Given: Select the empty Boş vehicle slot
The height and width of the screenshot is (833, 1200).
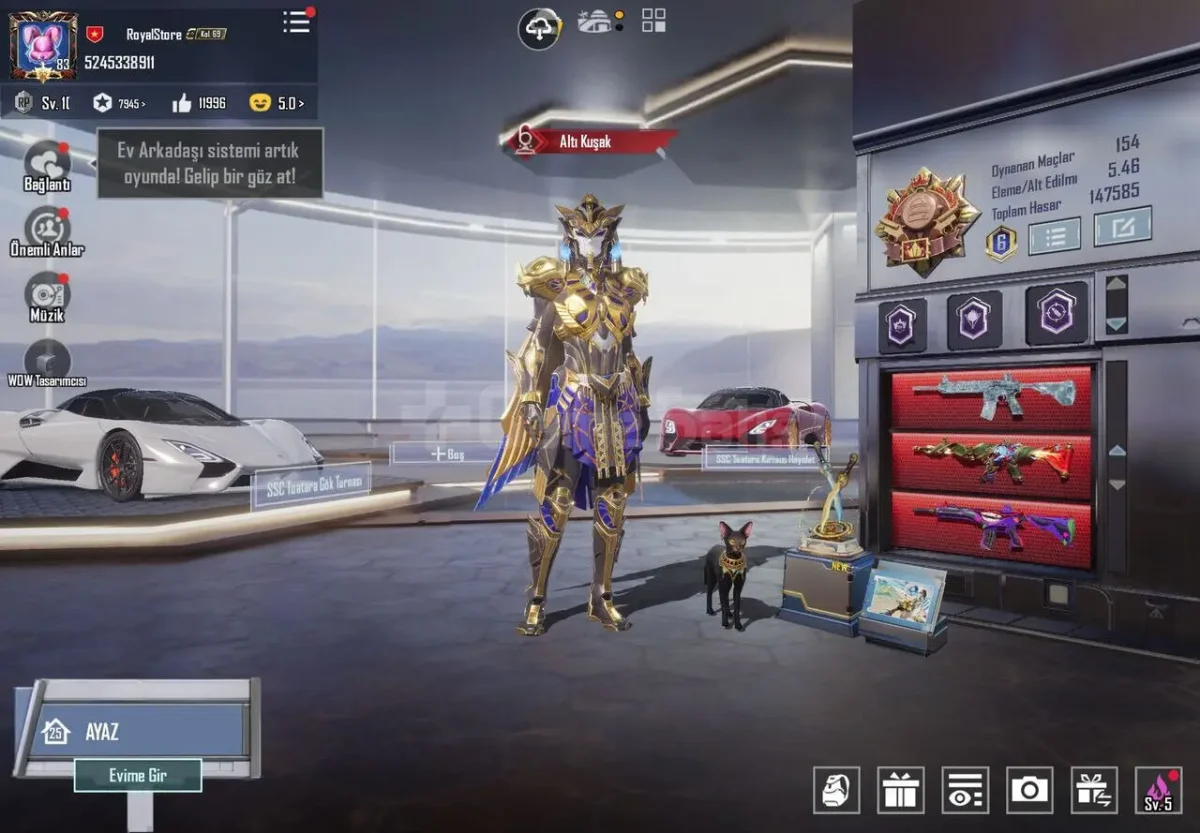Looking at the screenshot, I should [x=447, y=454].
